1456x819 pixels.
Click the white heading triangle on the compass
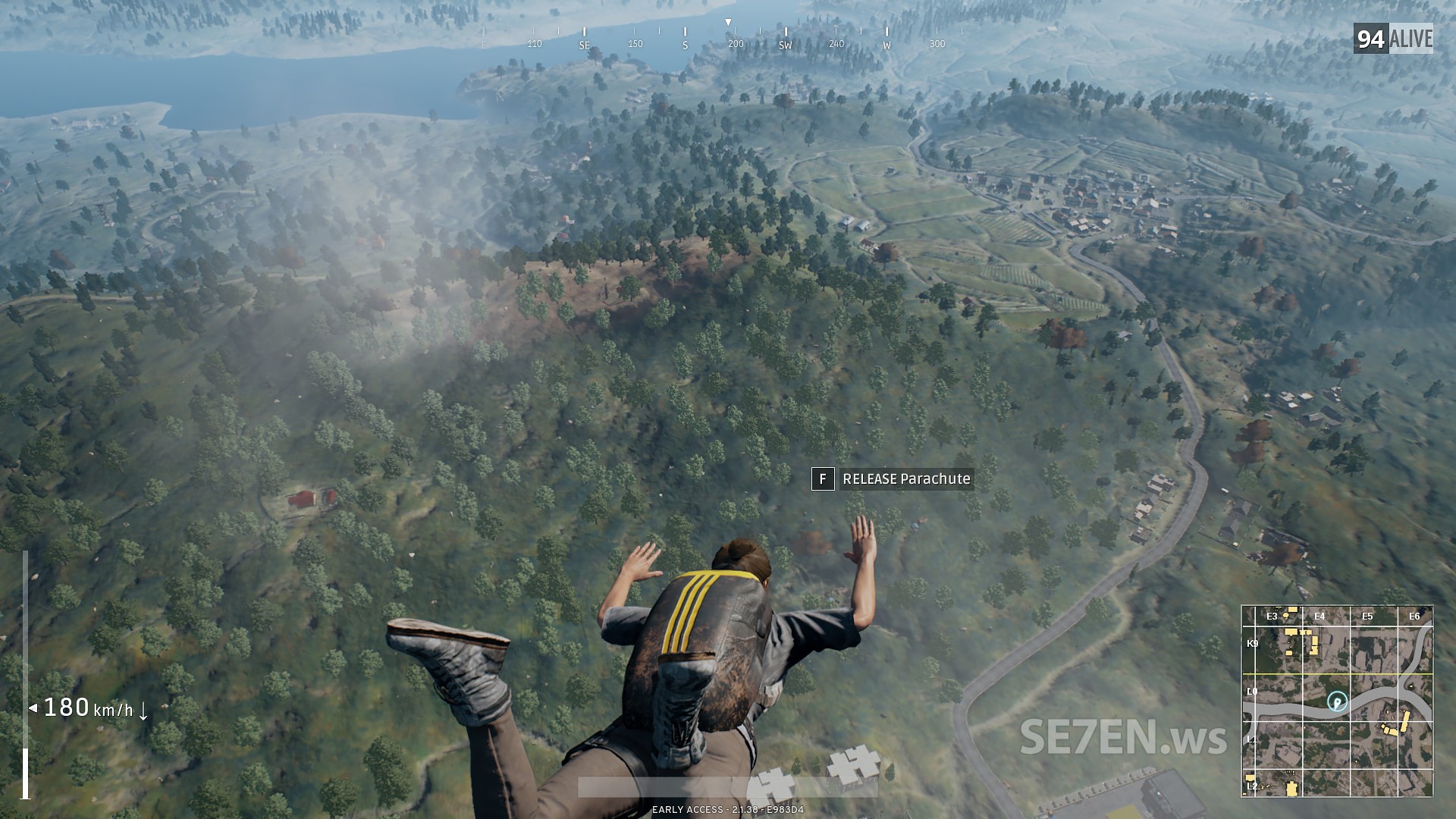(x=728, y=20)
